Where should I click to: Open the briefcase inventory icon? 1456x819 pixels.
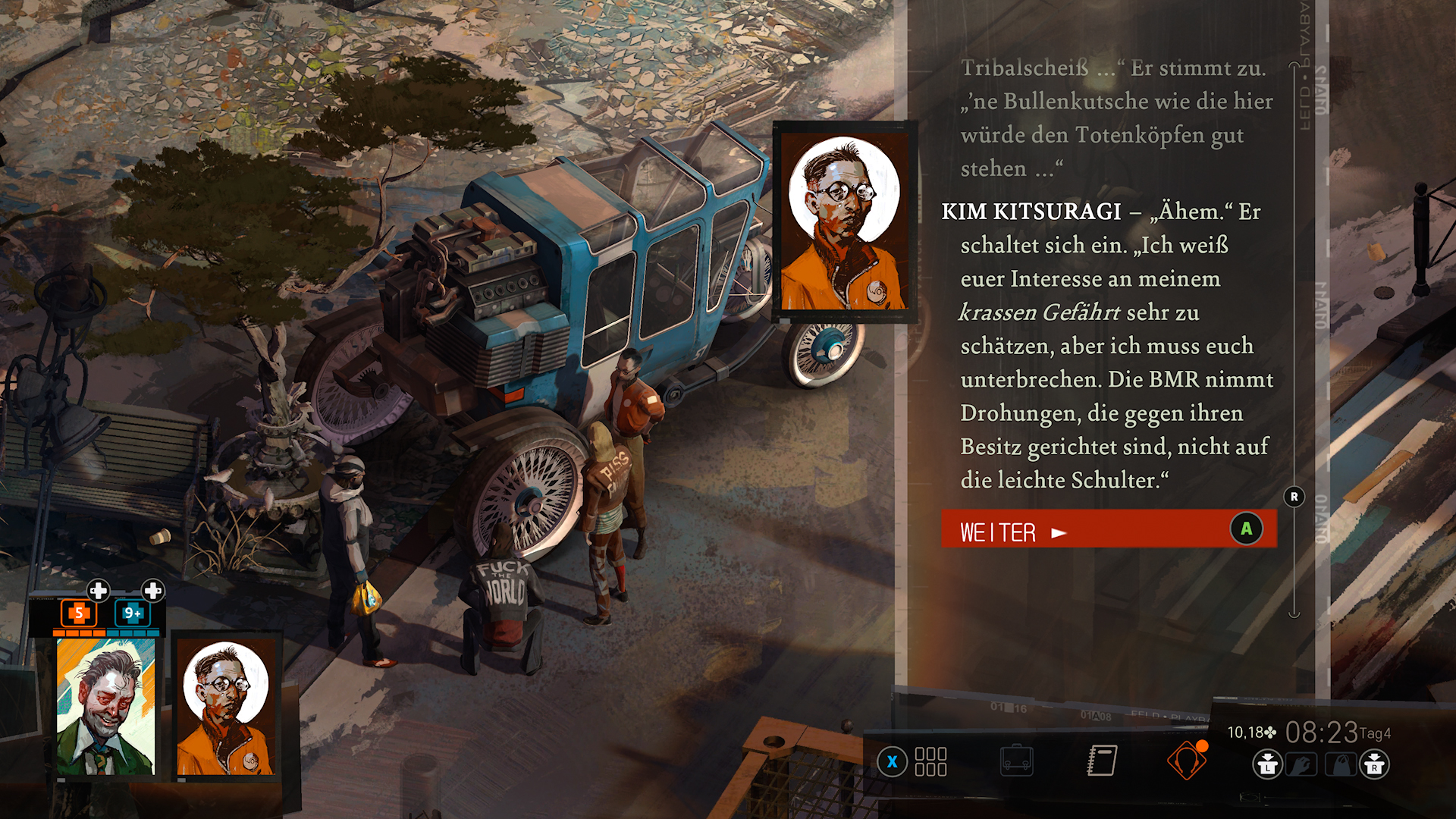click(1016, 761)
